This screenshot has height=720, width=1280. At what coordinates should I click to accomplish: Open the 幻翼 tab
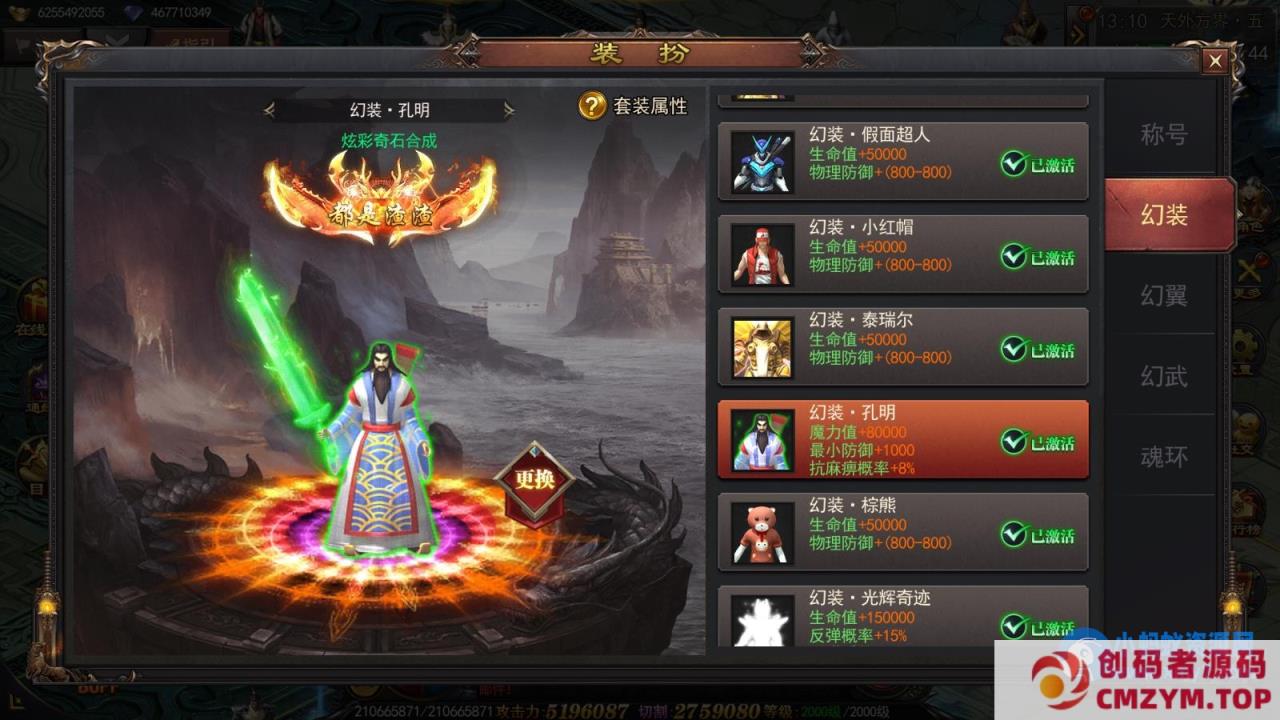[x=1165, y=295]
